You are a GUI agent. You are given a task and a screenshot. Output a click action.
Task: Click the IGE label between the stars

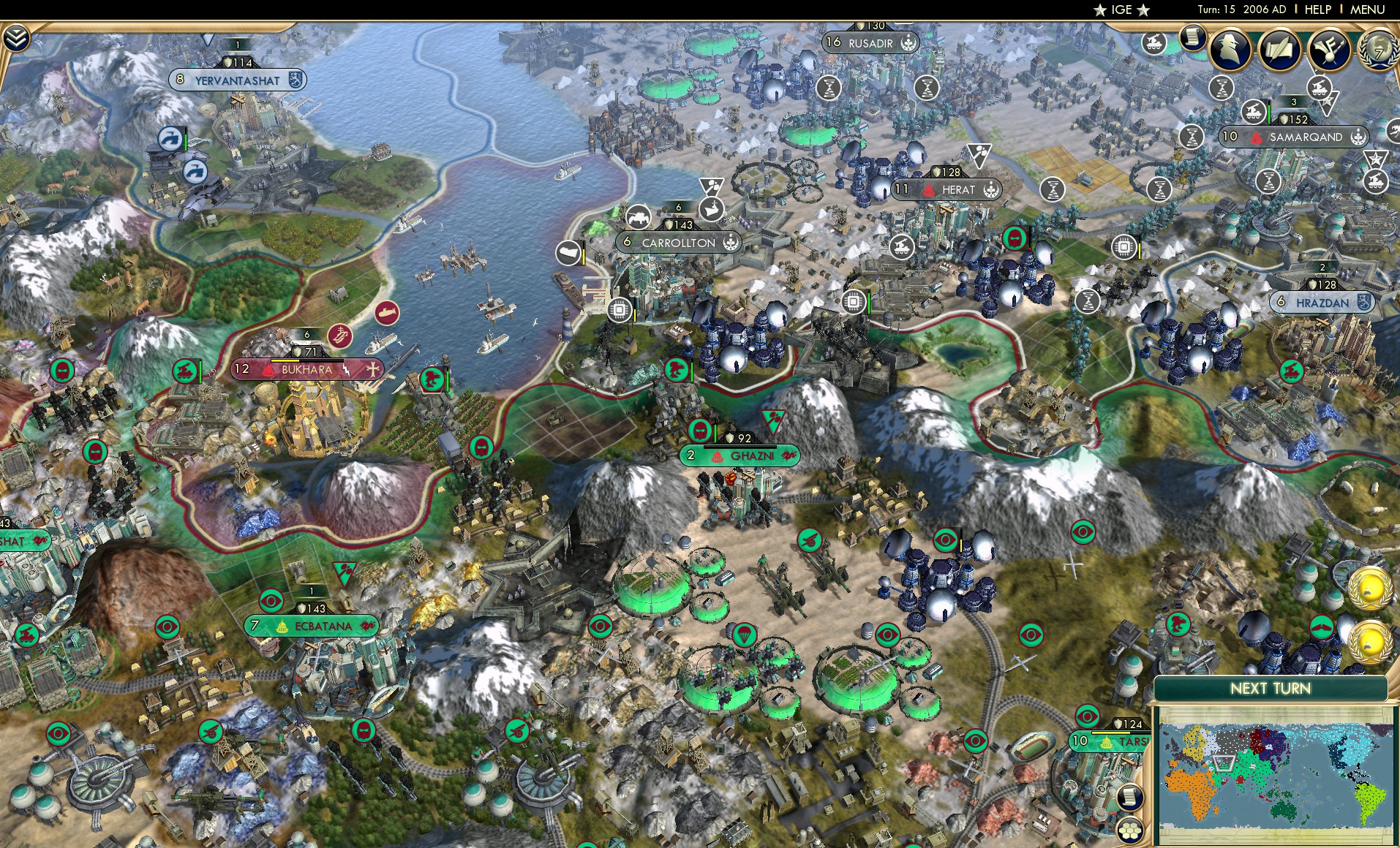click(1122, 10)
